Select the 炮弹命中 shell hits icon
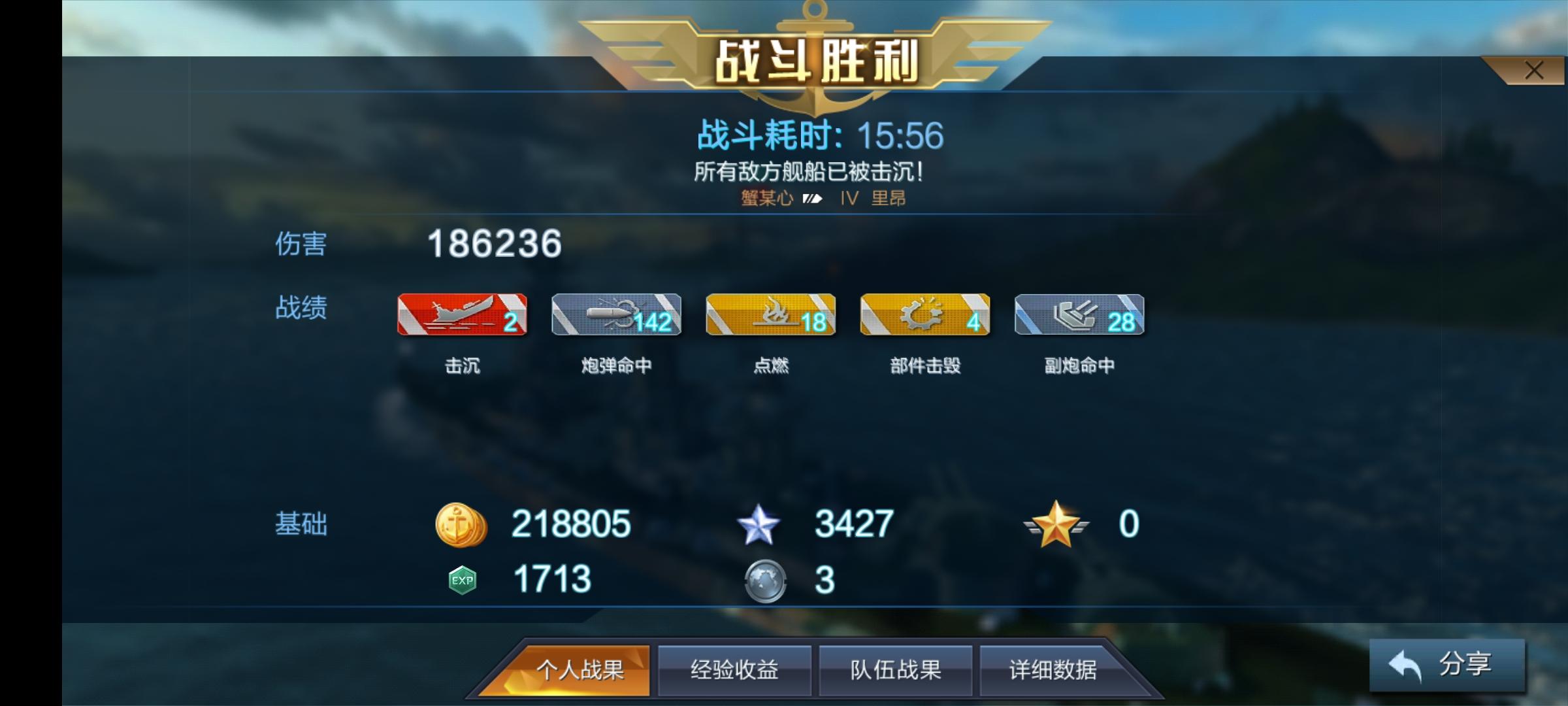 pyautogui.click(x=615, y=316)
